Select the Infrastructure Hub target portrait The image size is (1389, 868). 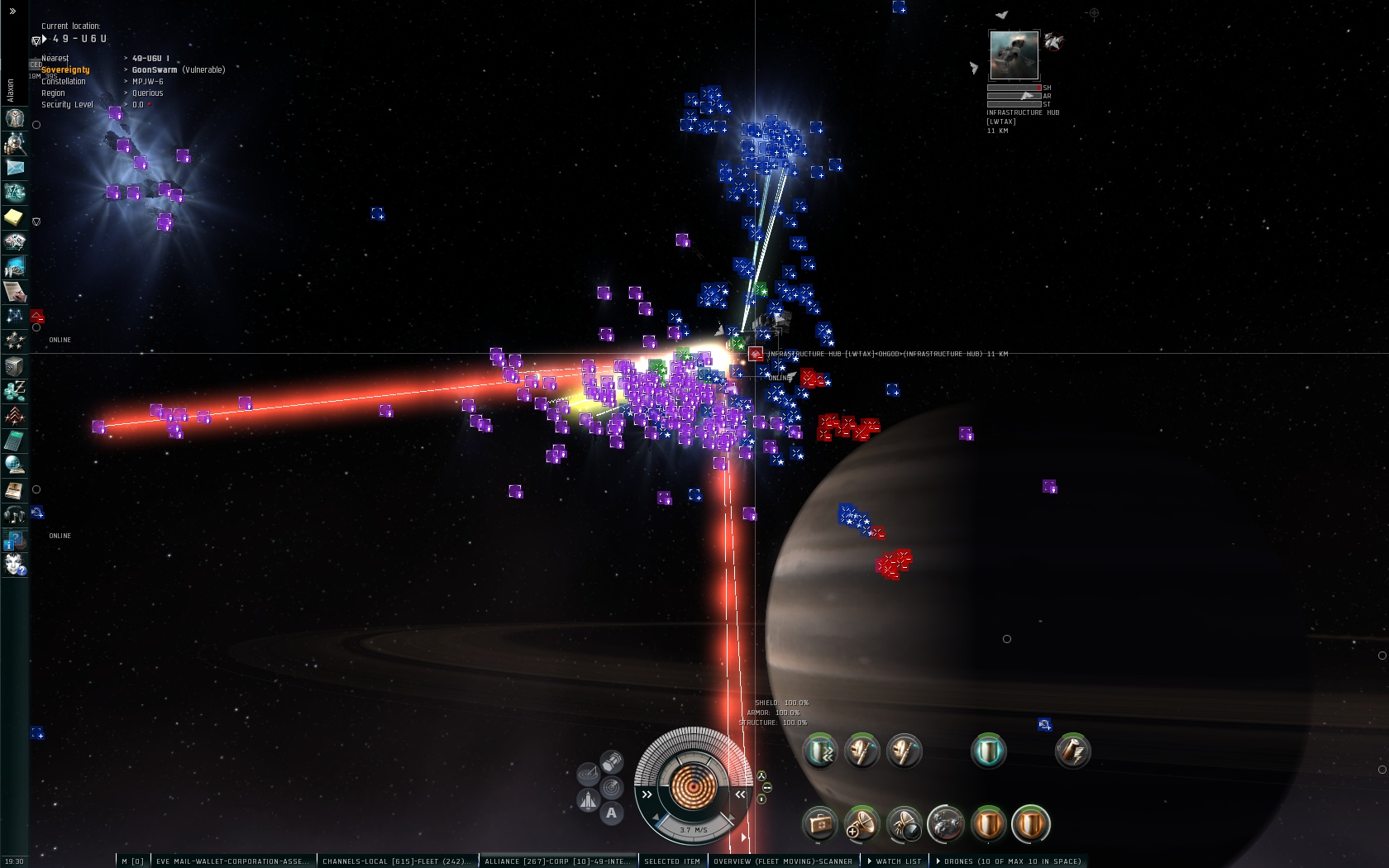(x=1014, y=55)
